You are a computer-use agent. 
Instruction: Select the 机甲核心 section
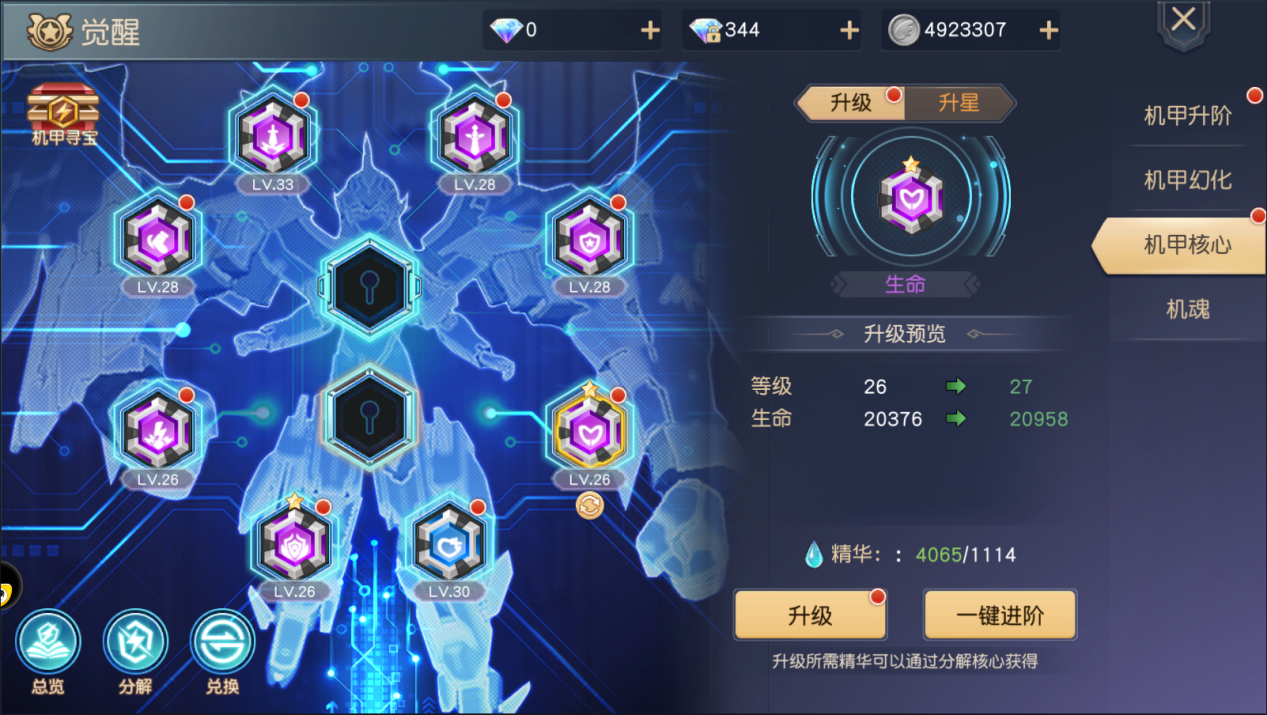click(1187, 245)
